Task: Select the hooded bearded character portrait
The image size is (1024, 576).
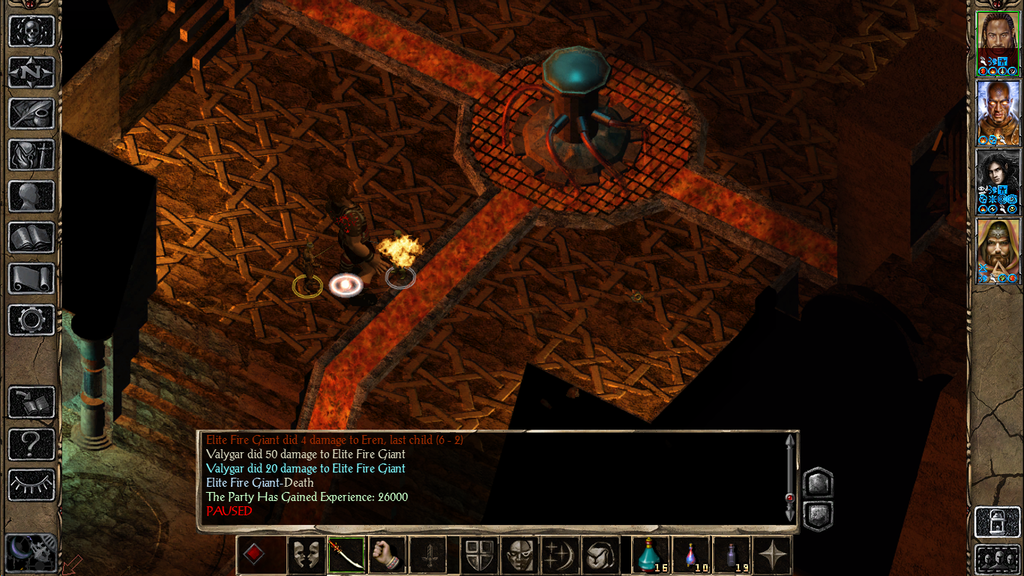Action: pyautogui.click(x=997, y=249)
